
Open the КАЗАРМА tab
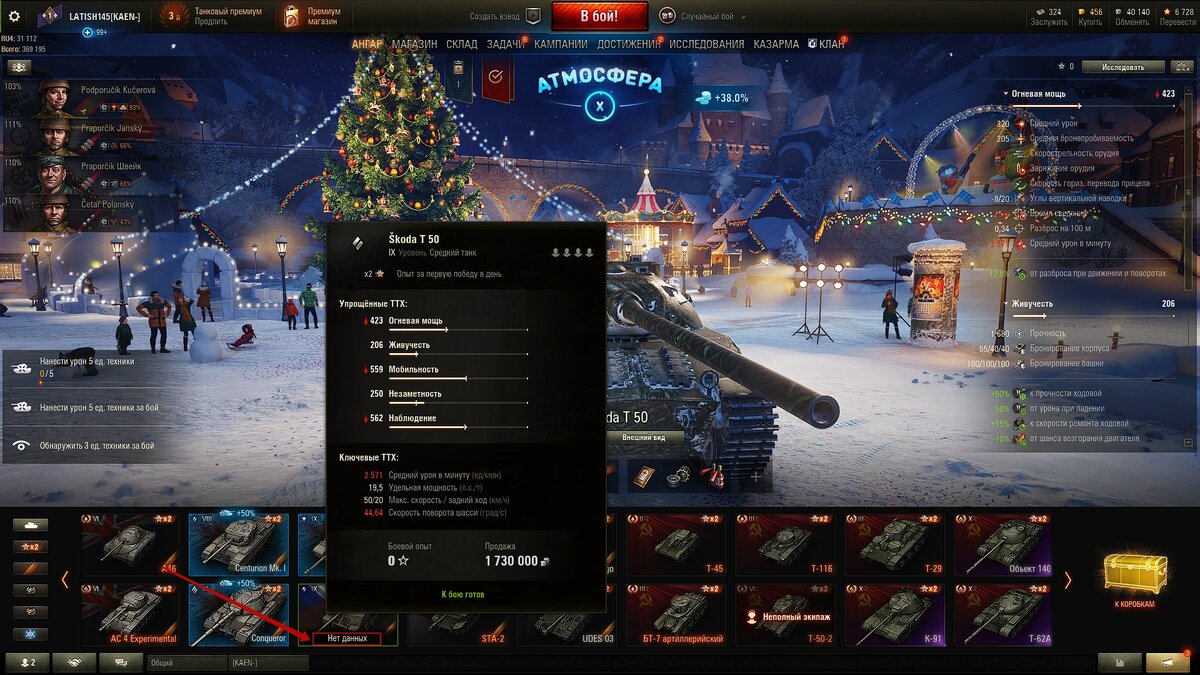coord(775,44)
